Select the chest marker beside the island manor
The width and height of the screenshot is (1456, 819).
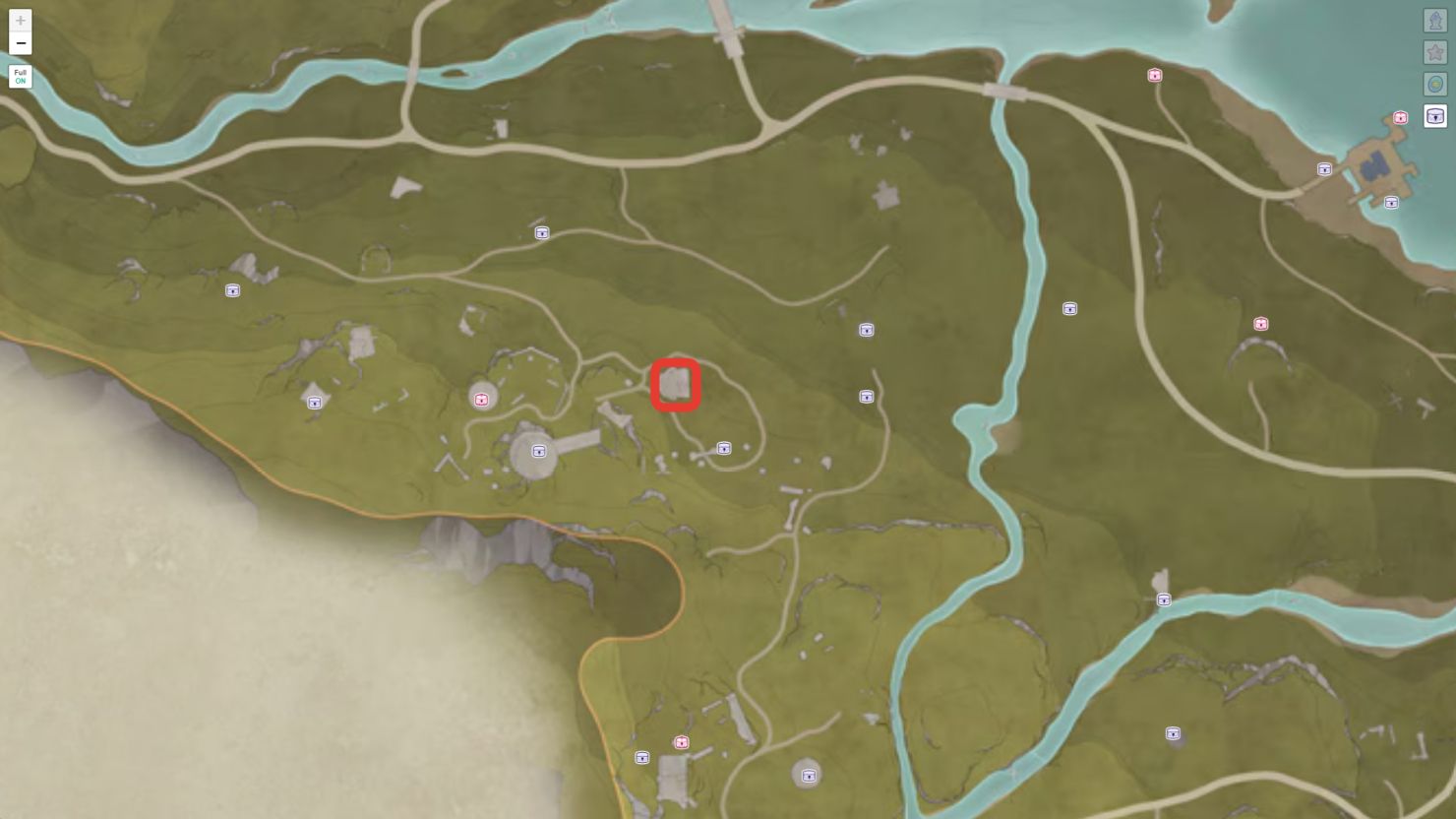pyautogui.click(x=1391, y=203)
